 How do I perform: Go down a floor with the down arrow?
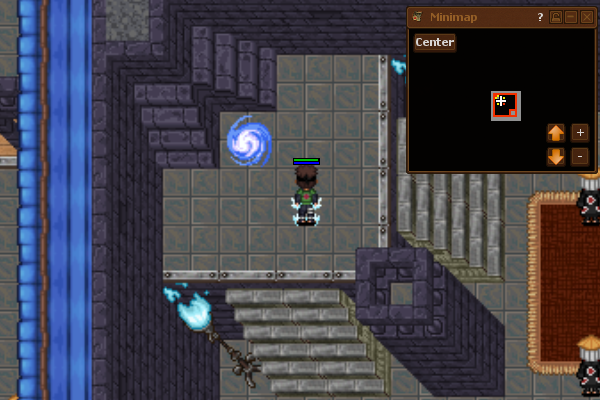(x=556, y=156)
